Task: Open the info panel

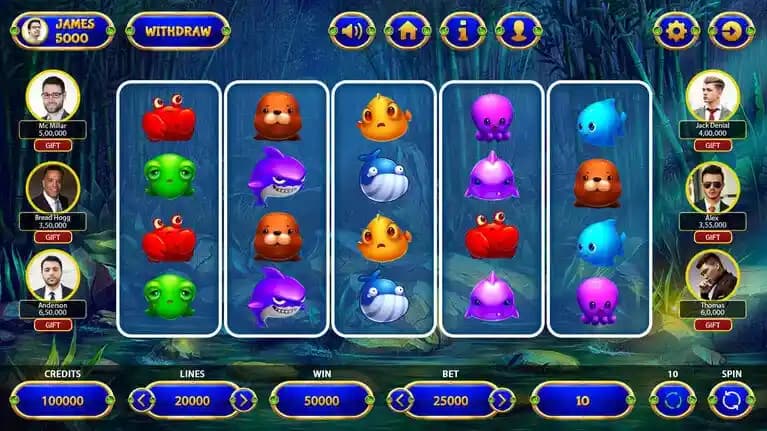Action: tap(462, 31)
